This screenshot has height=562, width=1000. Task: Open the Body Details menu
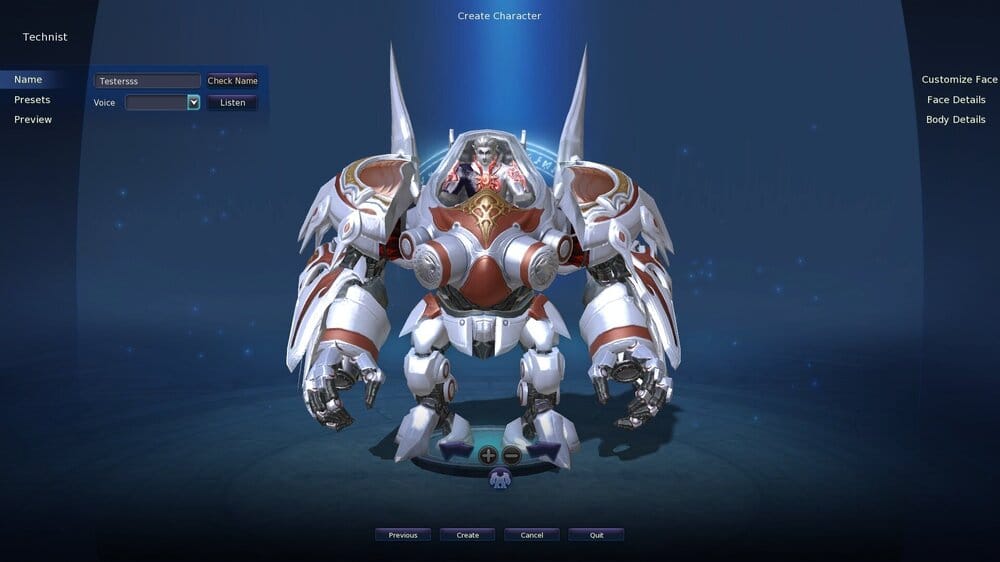956,120
